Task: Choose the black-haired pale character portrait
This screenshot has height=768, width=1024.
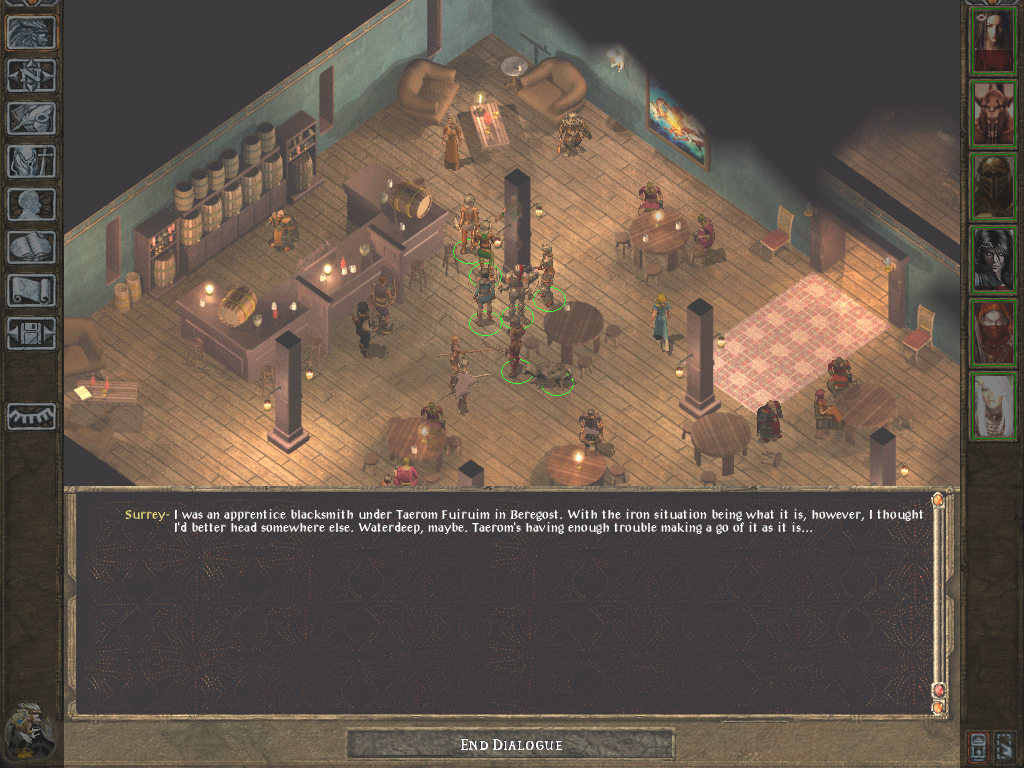Action: (993, 260)
